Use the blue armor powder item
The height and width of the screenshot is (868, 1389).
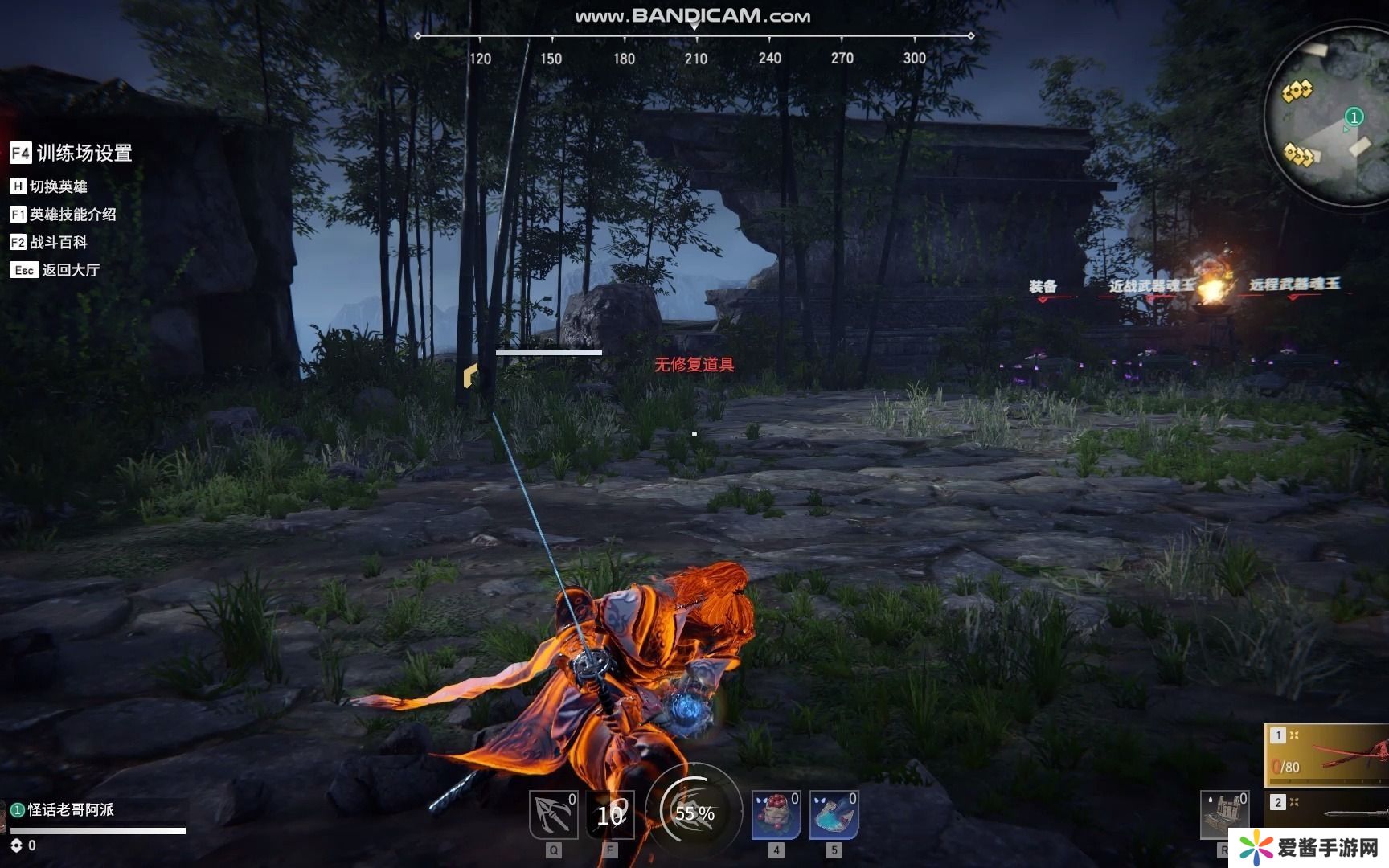(x=834, y=815)
